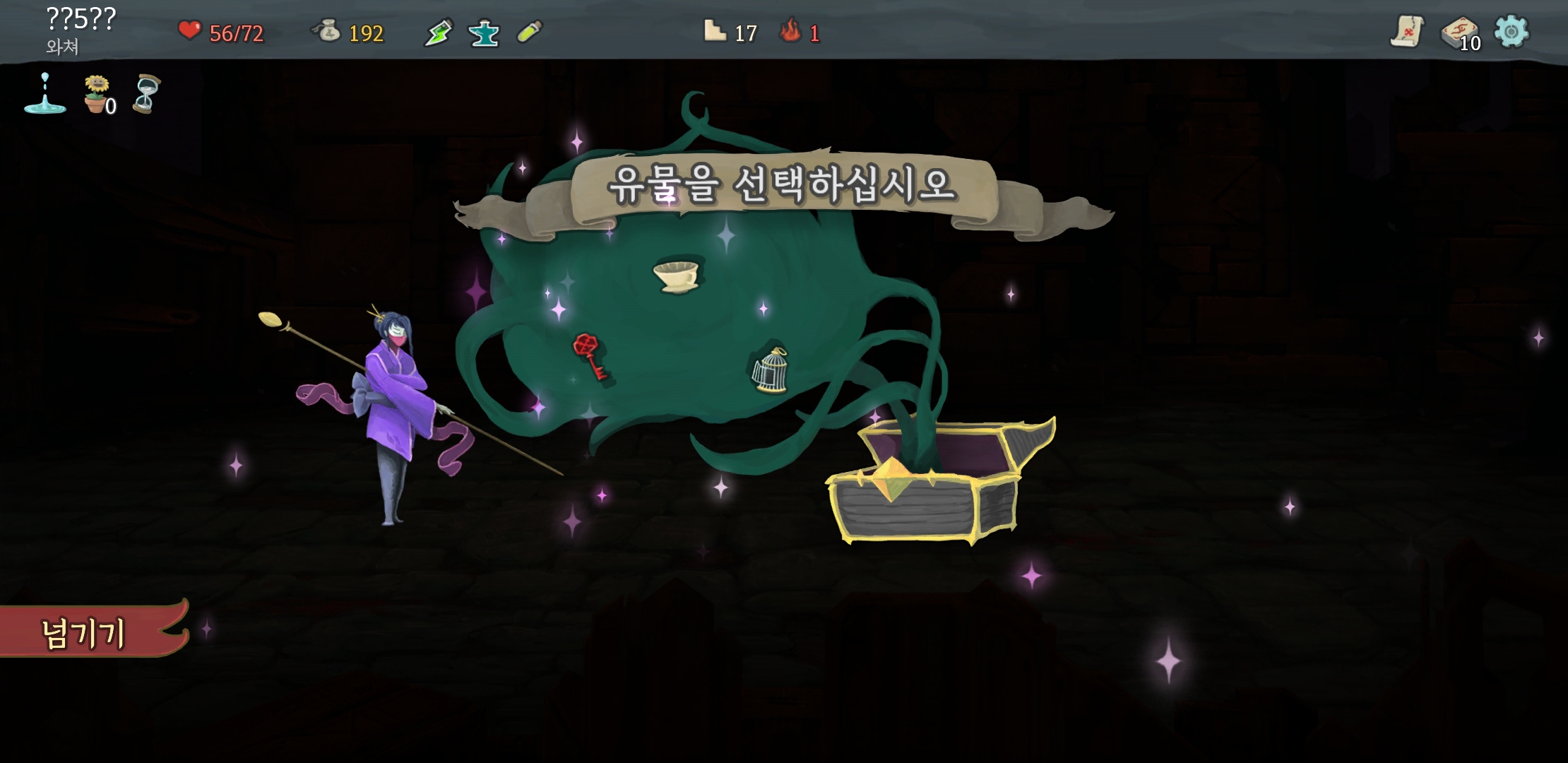This screenshot has width=1568, height=763.
Task: Inspect the Mercury Hourglass relic
Action: 146,94
